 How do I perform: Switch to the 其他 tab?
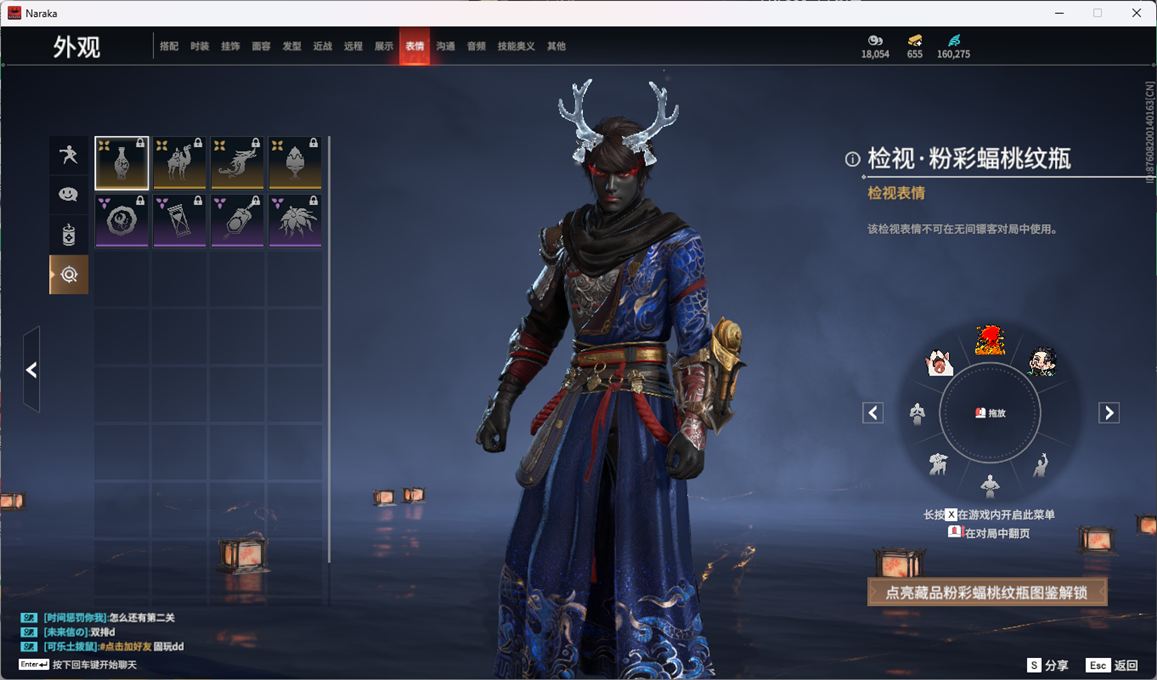(556, 46)
